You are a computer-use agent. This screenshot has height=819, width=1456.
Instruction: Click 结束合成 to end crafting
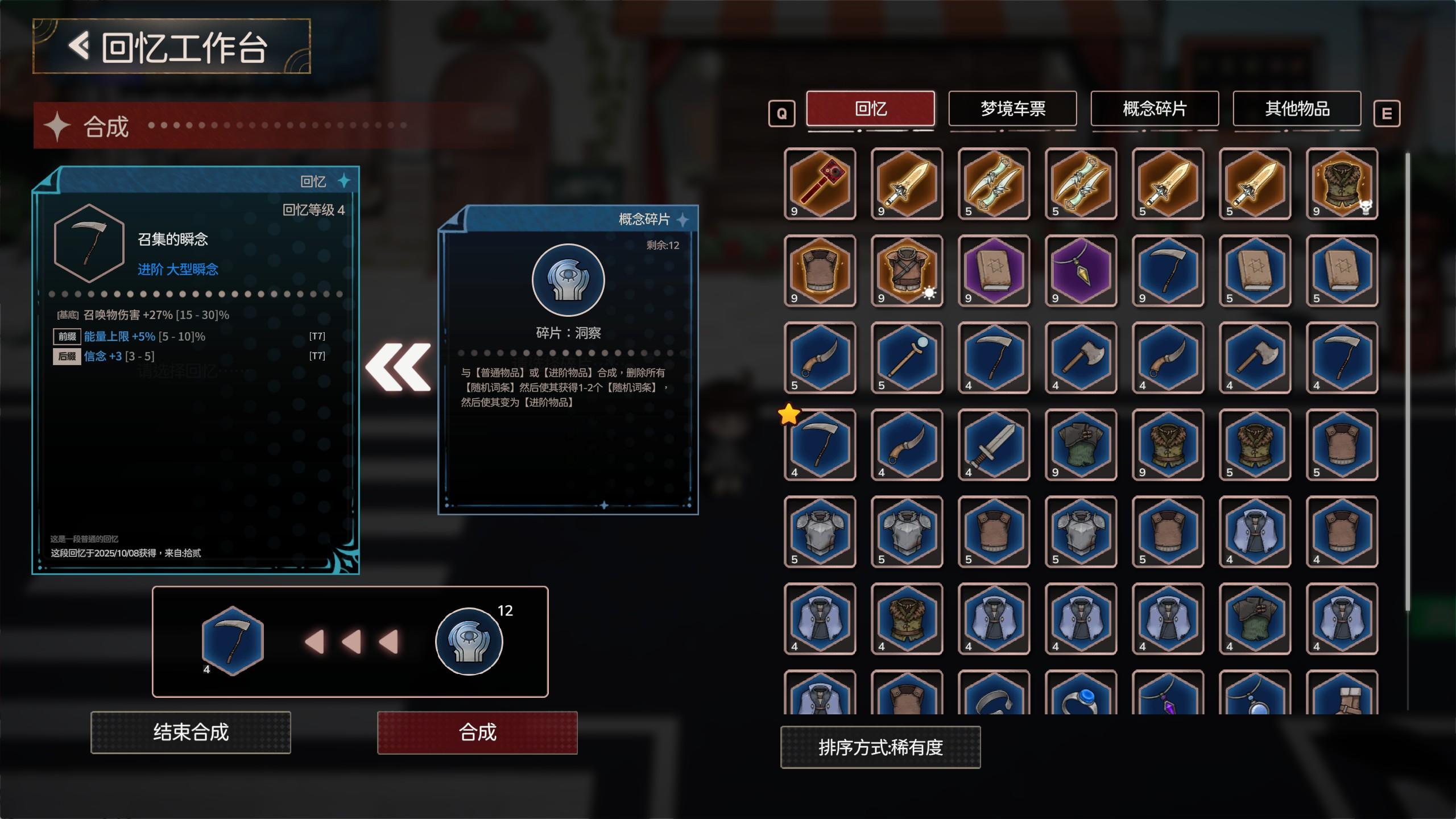[x=191, y=734]
